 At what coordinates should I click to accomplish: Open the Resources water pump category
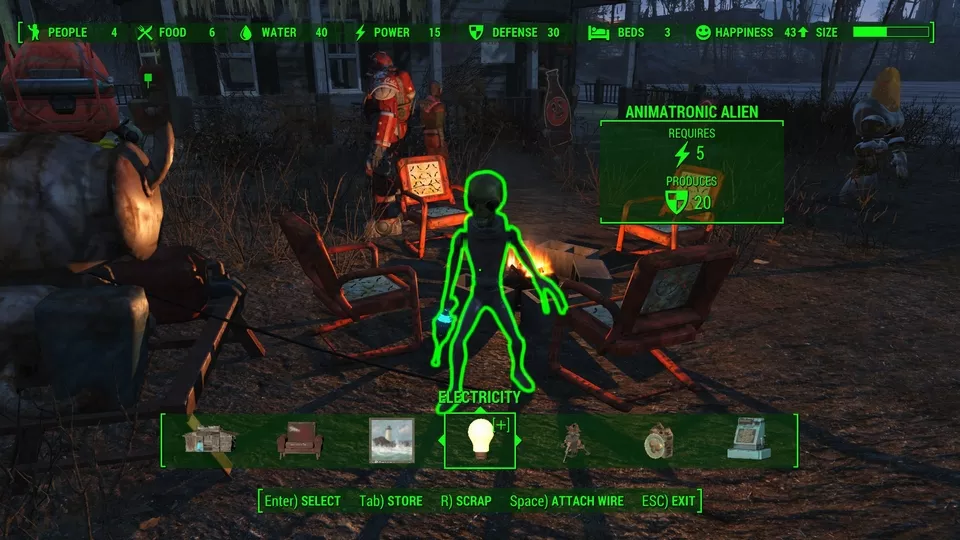pos(658,441)
